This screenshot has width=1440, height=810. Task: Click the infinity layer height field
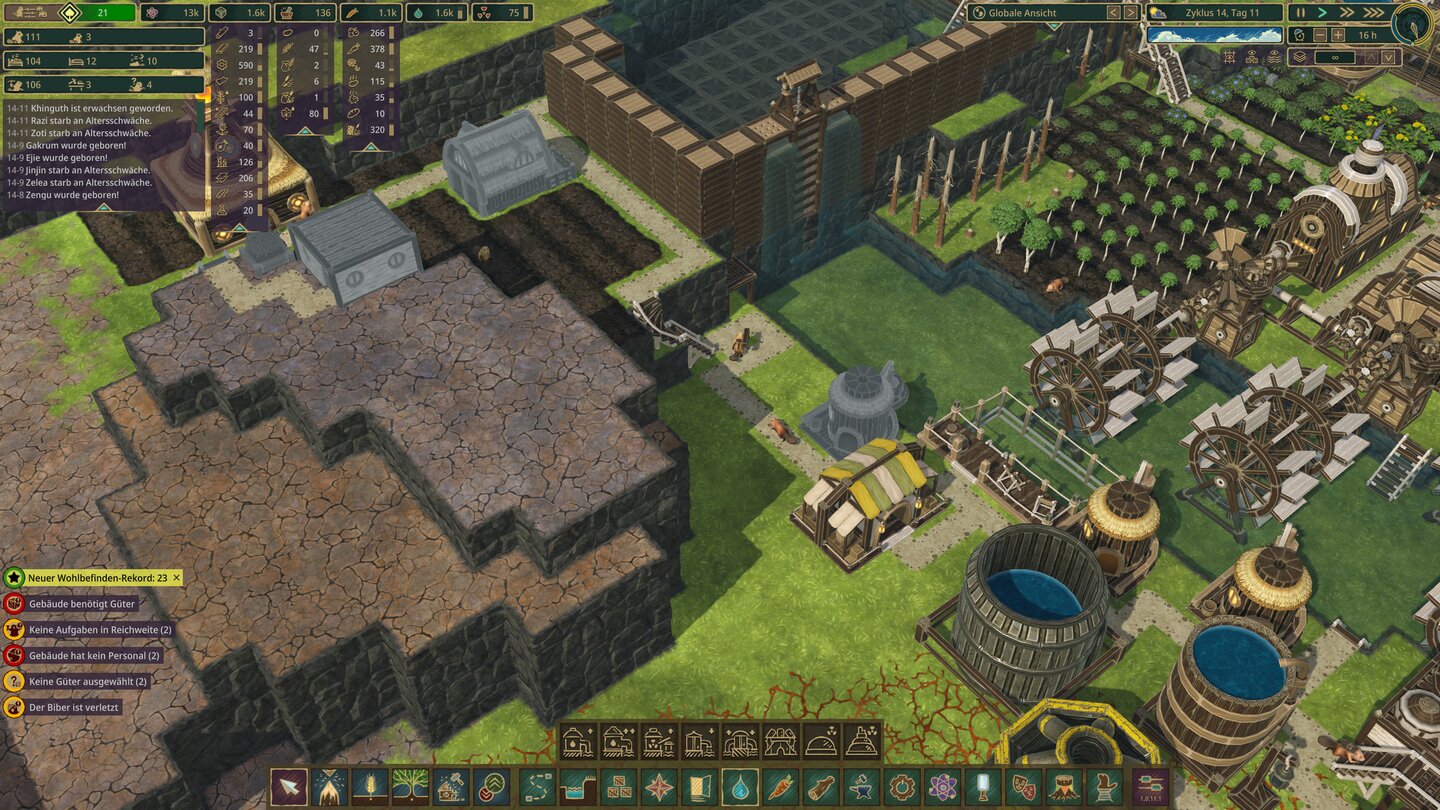[1335, 56]
